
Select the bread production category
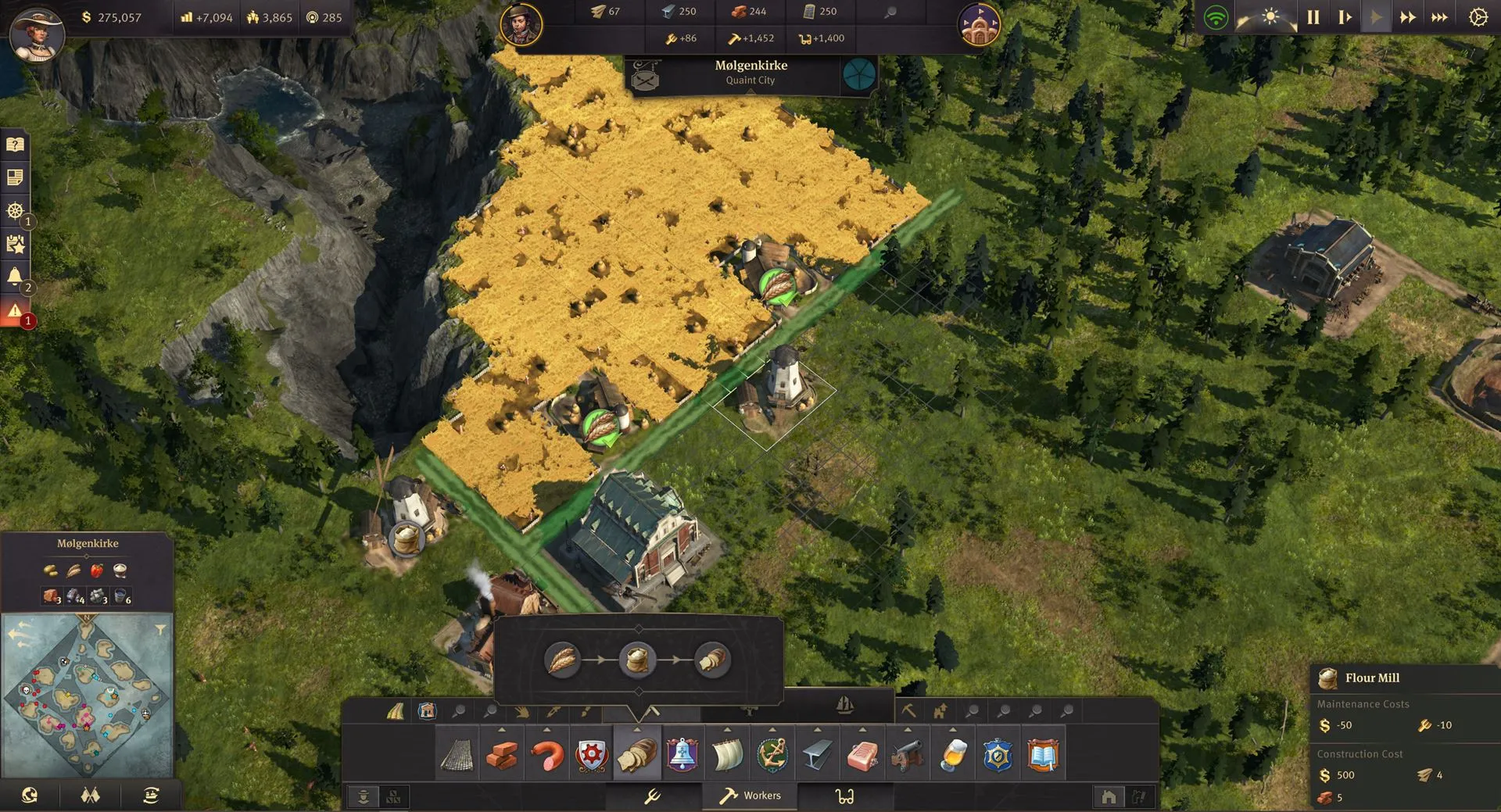tap(637, 756)
